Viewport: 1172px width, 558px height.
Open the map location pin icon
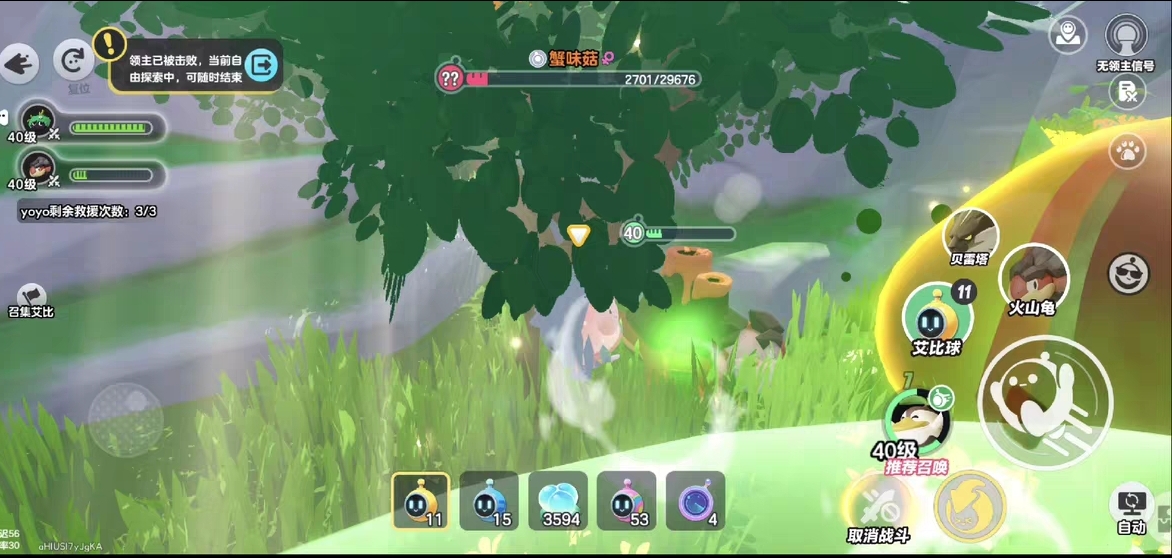click(1067, 35)
